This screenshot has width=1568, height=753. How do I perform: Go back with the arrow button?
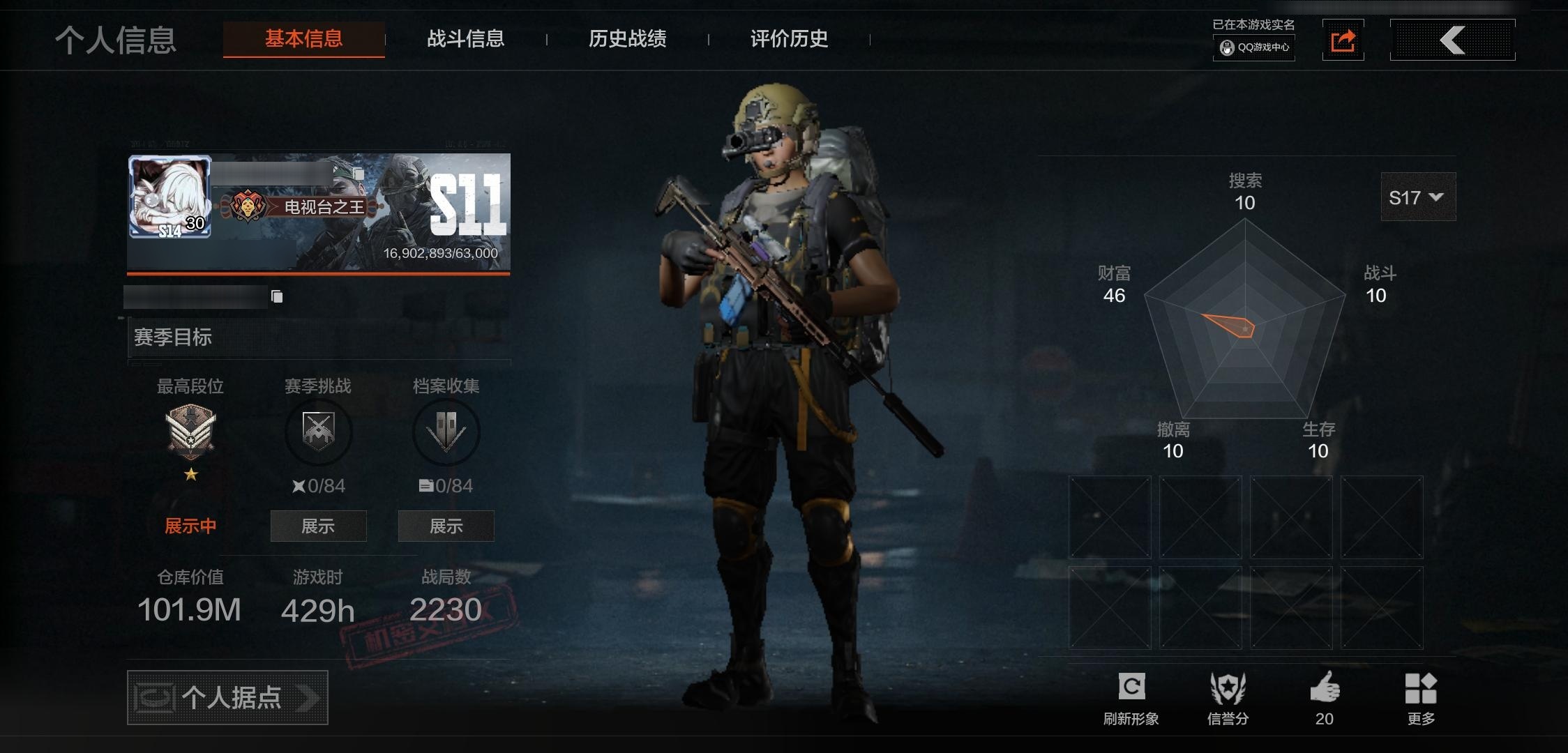click(1452, 40)
